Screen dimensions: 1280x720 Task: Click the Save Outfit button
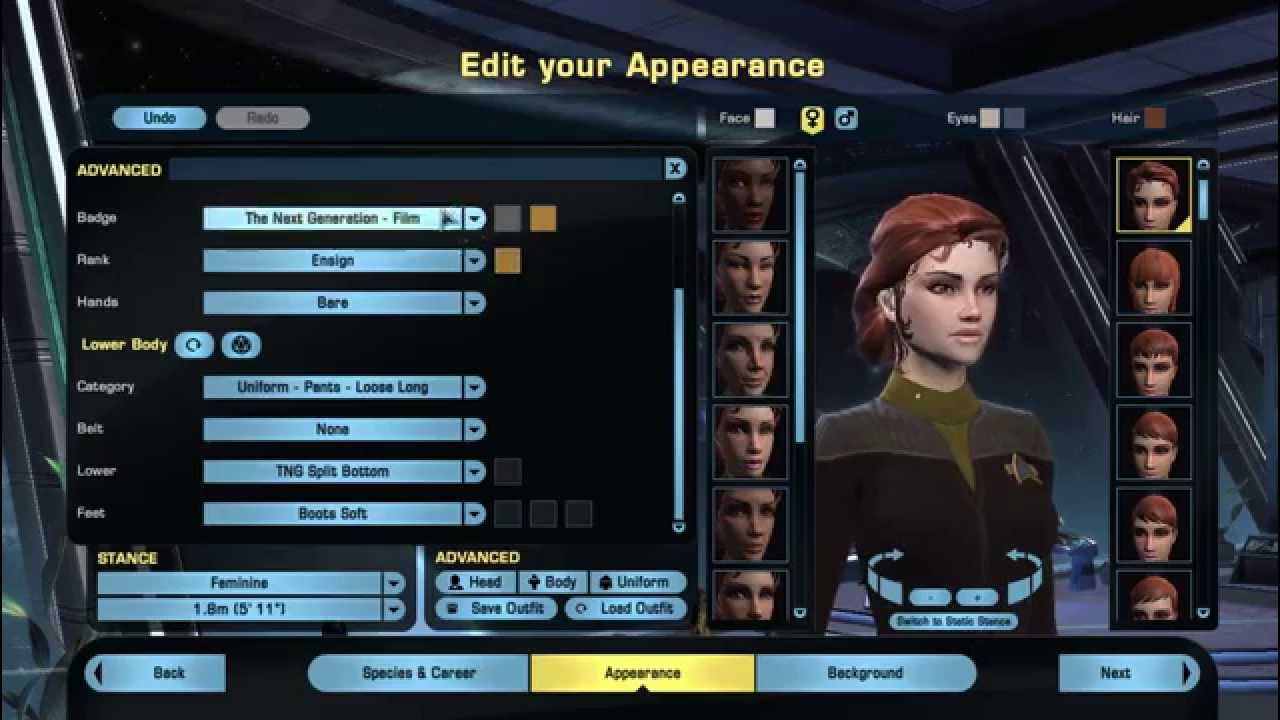[498, 606]
